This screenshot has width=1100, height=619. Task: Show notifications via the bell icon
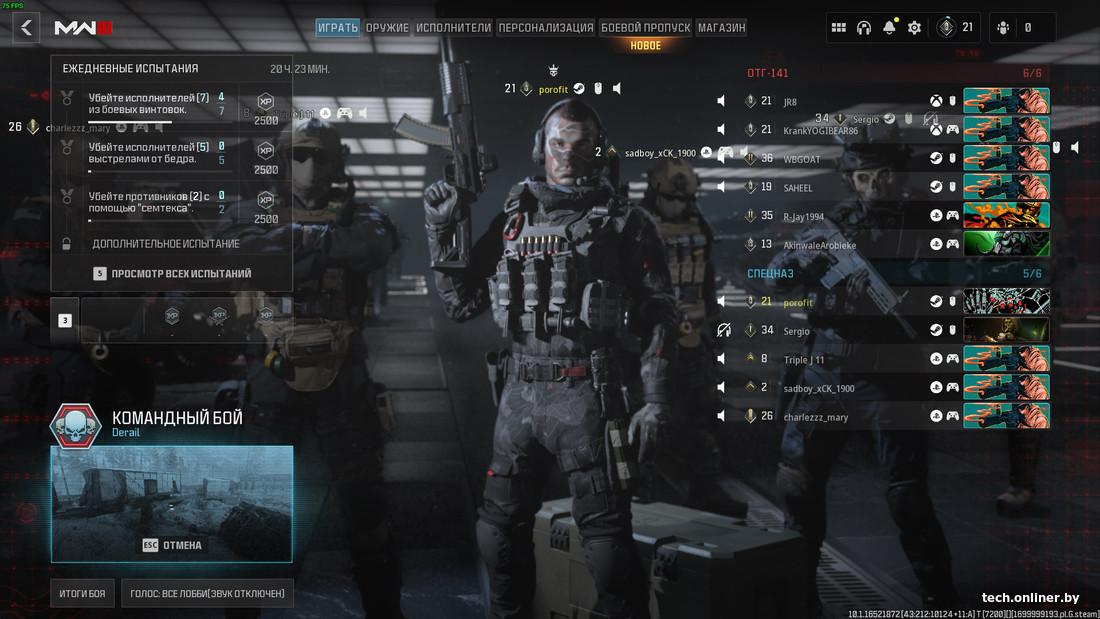click(889, 28)
